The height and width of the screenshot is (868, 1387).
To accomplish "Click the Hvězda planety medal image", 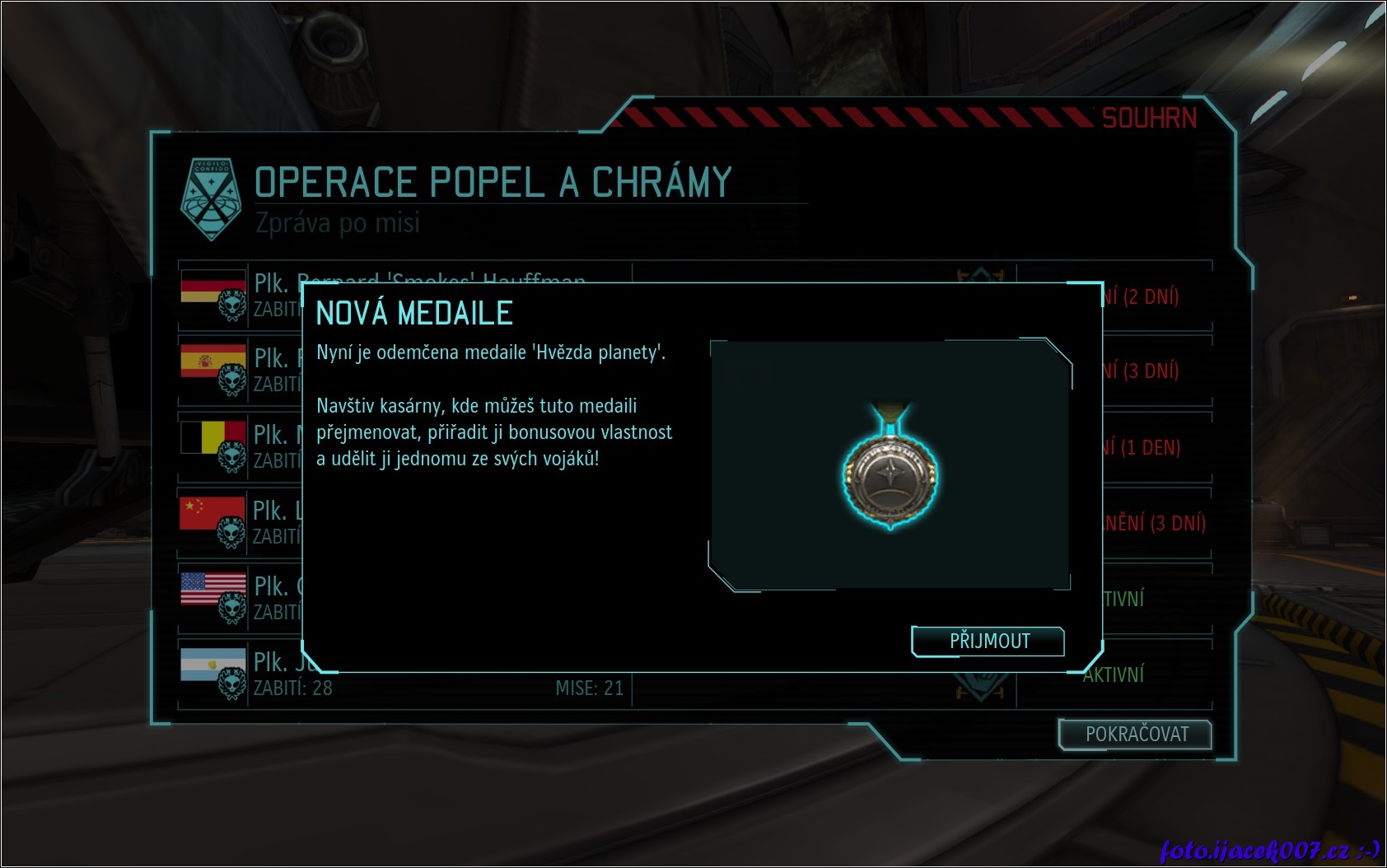I will [890, 471].
